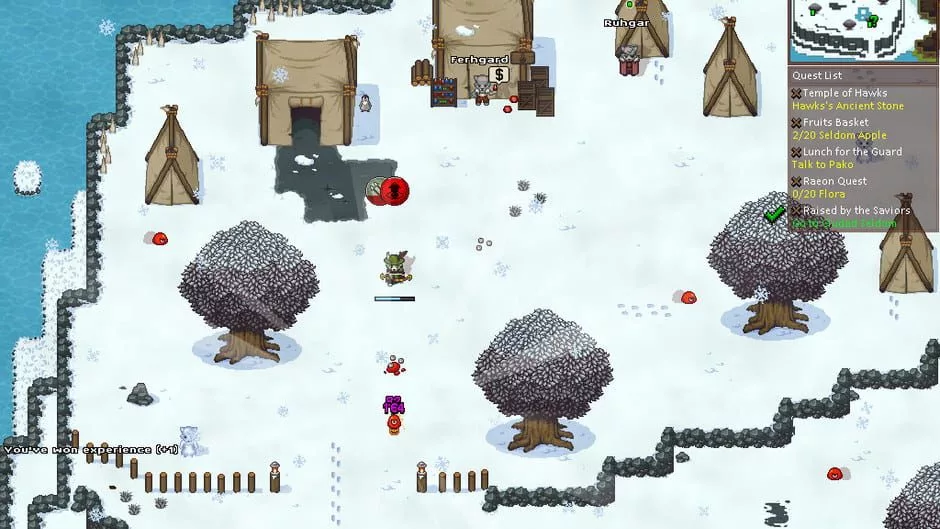
Task: Click the X icon beside Fruits Basket
Action: click(796, 123)
